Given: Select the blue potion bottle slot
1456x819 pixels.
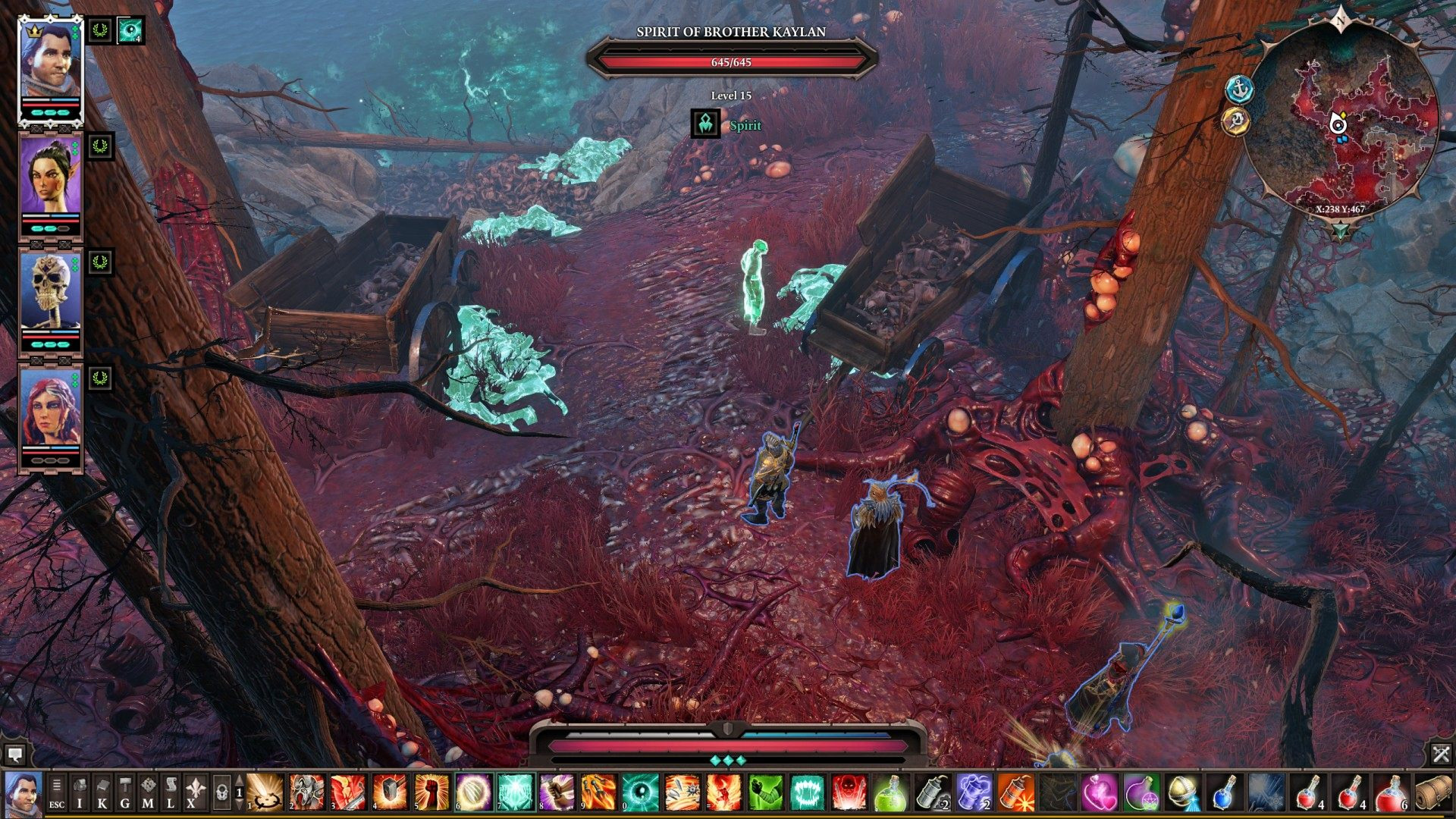Looking at the screenshot, I should coord(1223,792).
